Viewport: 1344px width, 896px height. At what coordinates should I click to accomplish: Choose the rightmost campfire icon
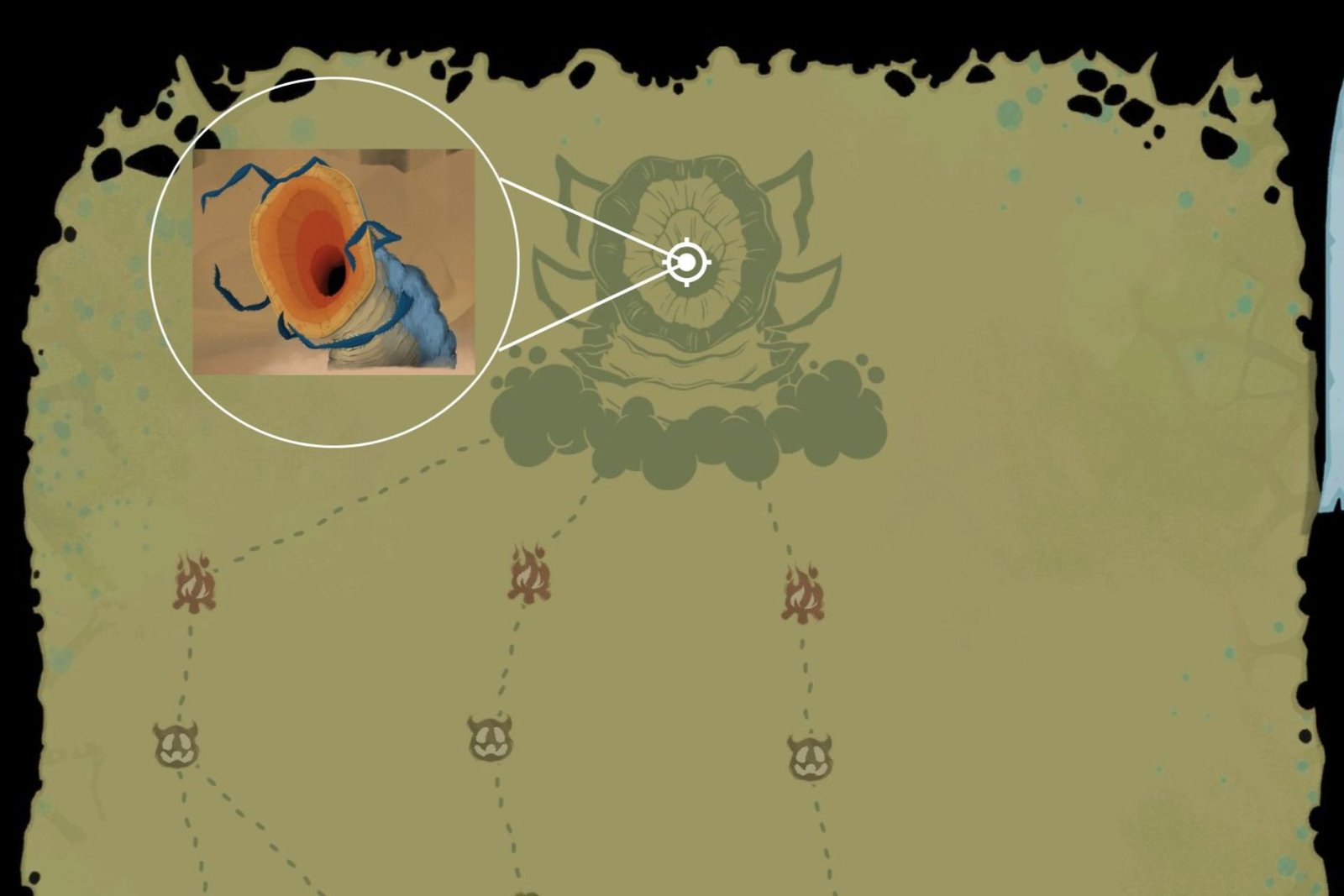pos(804,592)
